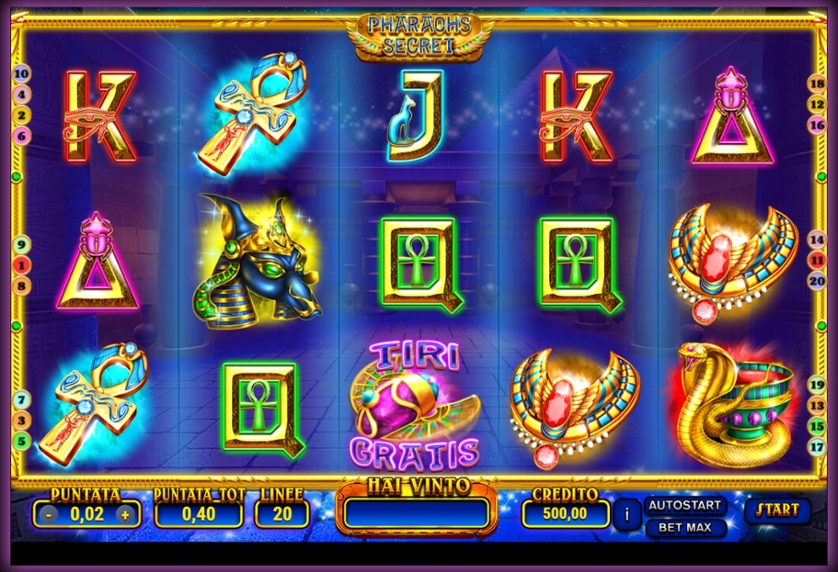Select payline marker 17
Viewport: 838px width, 572px height.
[817, 447]
